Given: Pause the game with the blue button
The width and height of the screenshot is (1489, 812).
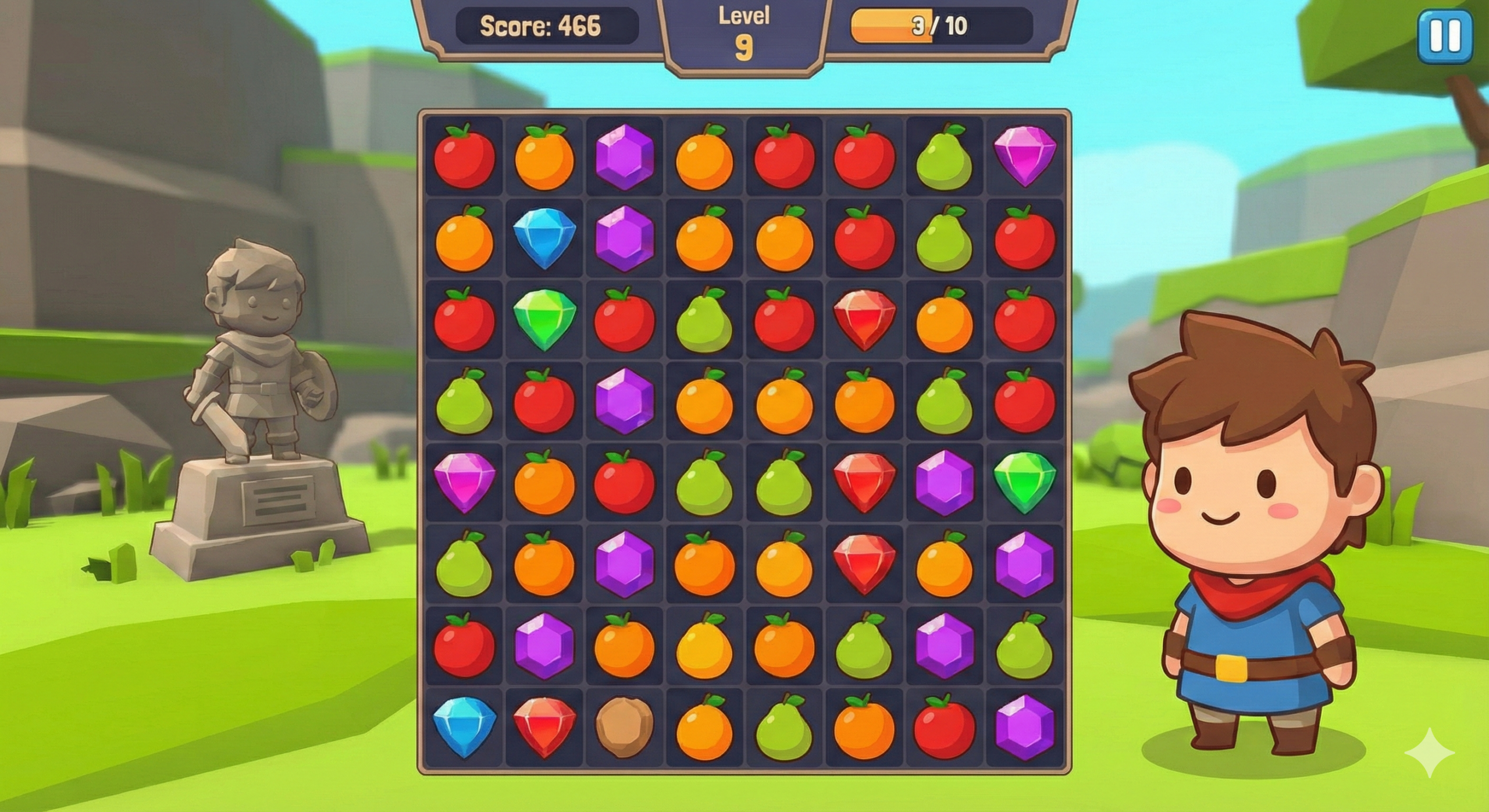Looking at the screenshot, I should pyautogui.click(x=1445, y=37).
